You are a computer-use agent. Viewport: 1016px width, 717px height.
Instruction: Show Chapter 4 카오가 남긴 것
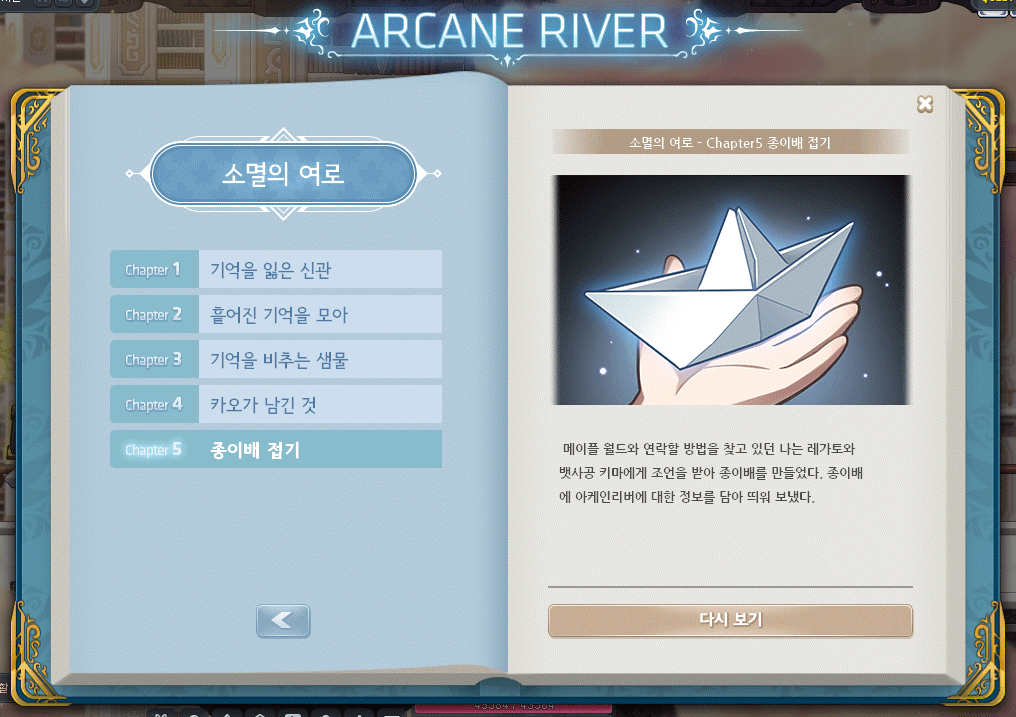[276, 404]
